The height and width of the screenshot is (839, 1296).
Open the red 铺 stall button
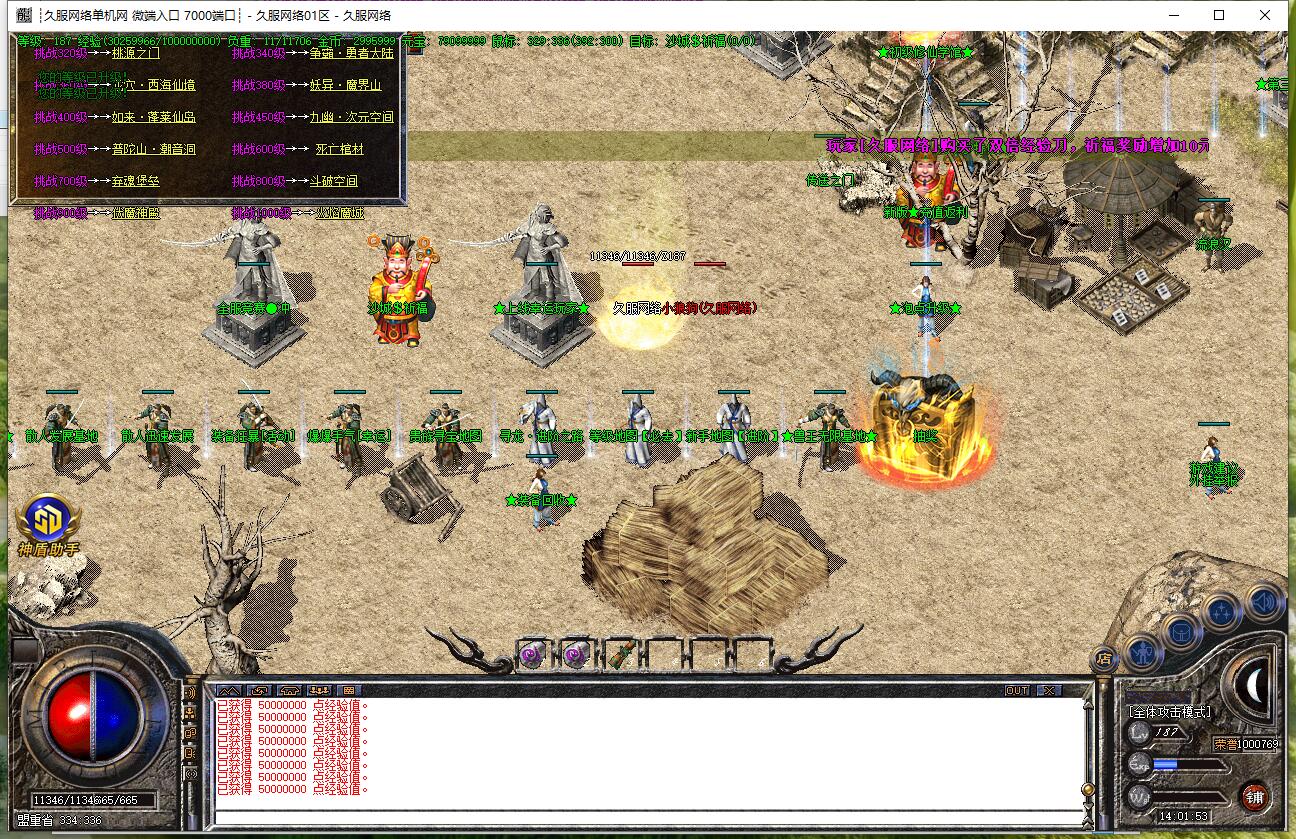[x=1255, y=797]
